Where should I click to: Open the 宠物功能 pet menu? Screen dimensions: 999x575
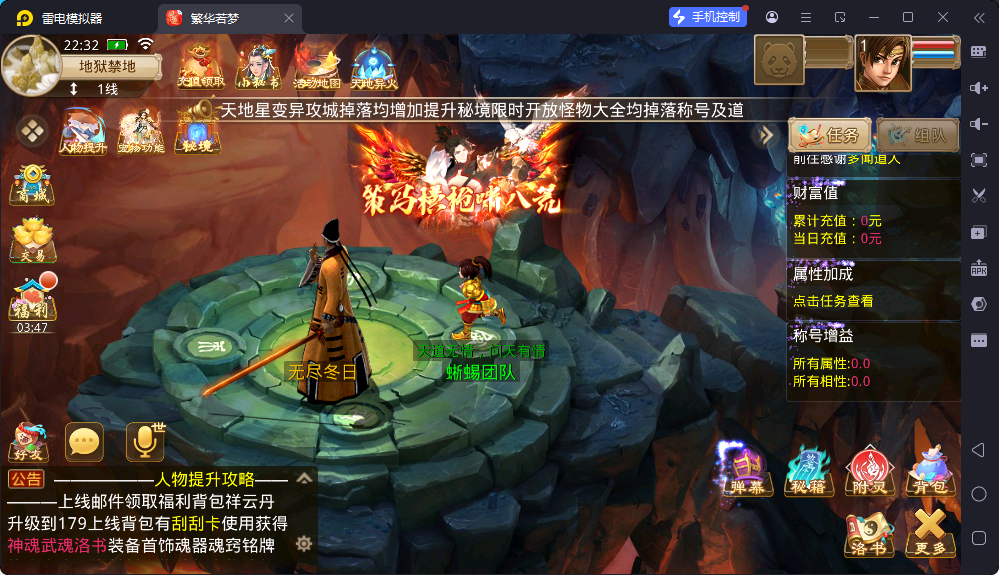coord(140,131)
